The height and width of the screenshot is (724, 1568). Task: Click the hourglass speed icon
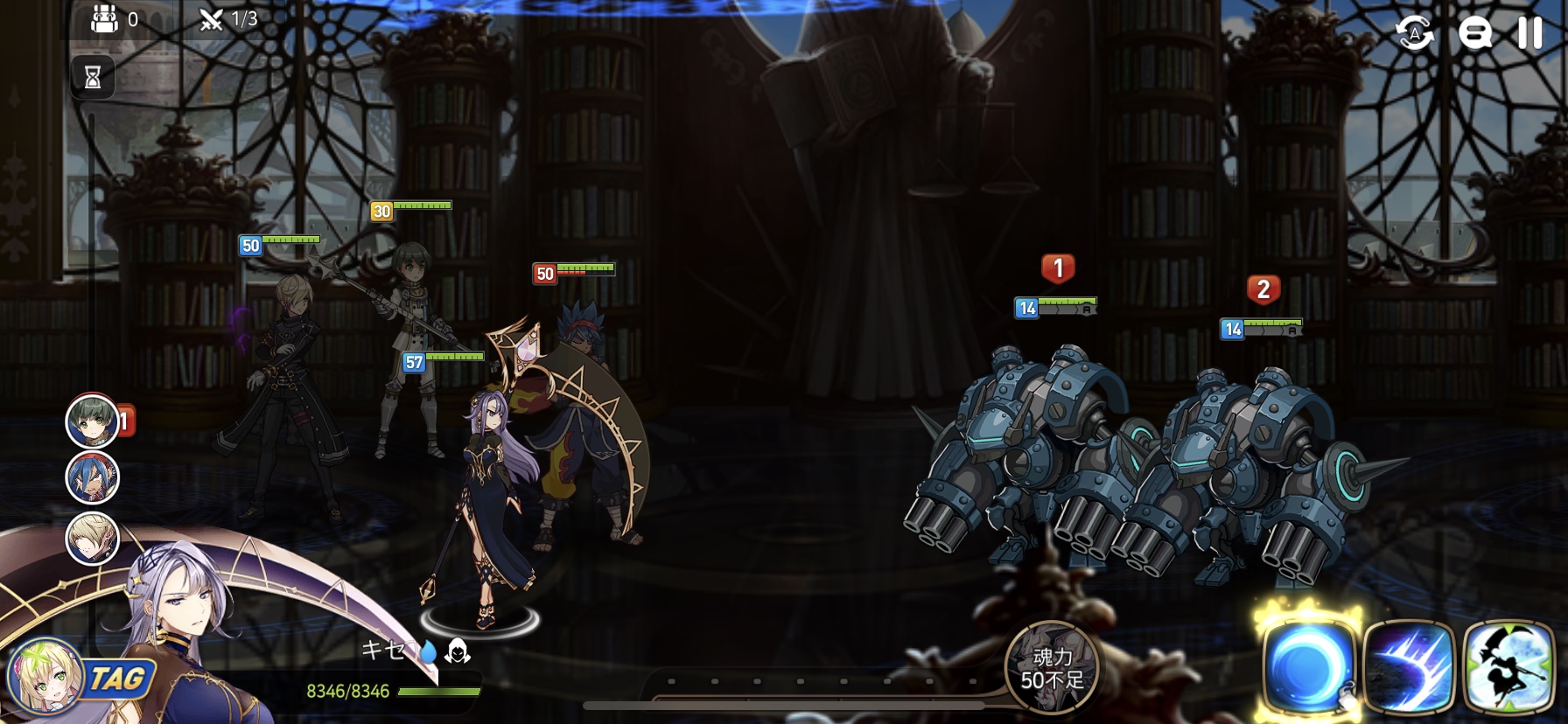[93, 78]
